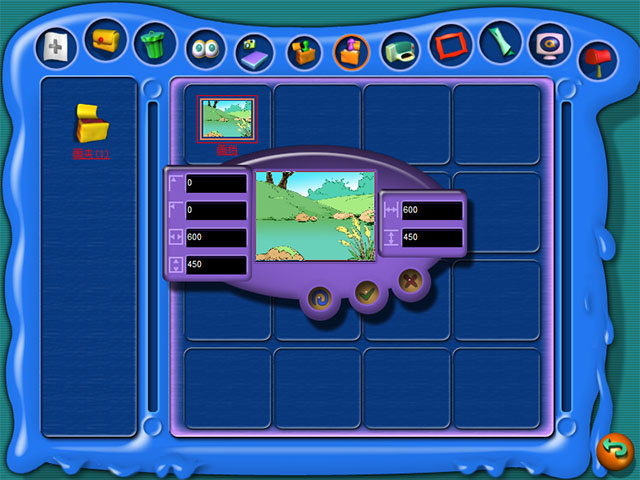Select the highlighted orange gift box icon

(352, 51)
